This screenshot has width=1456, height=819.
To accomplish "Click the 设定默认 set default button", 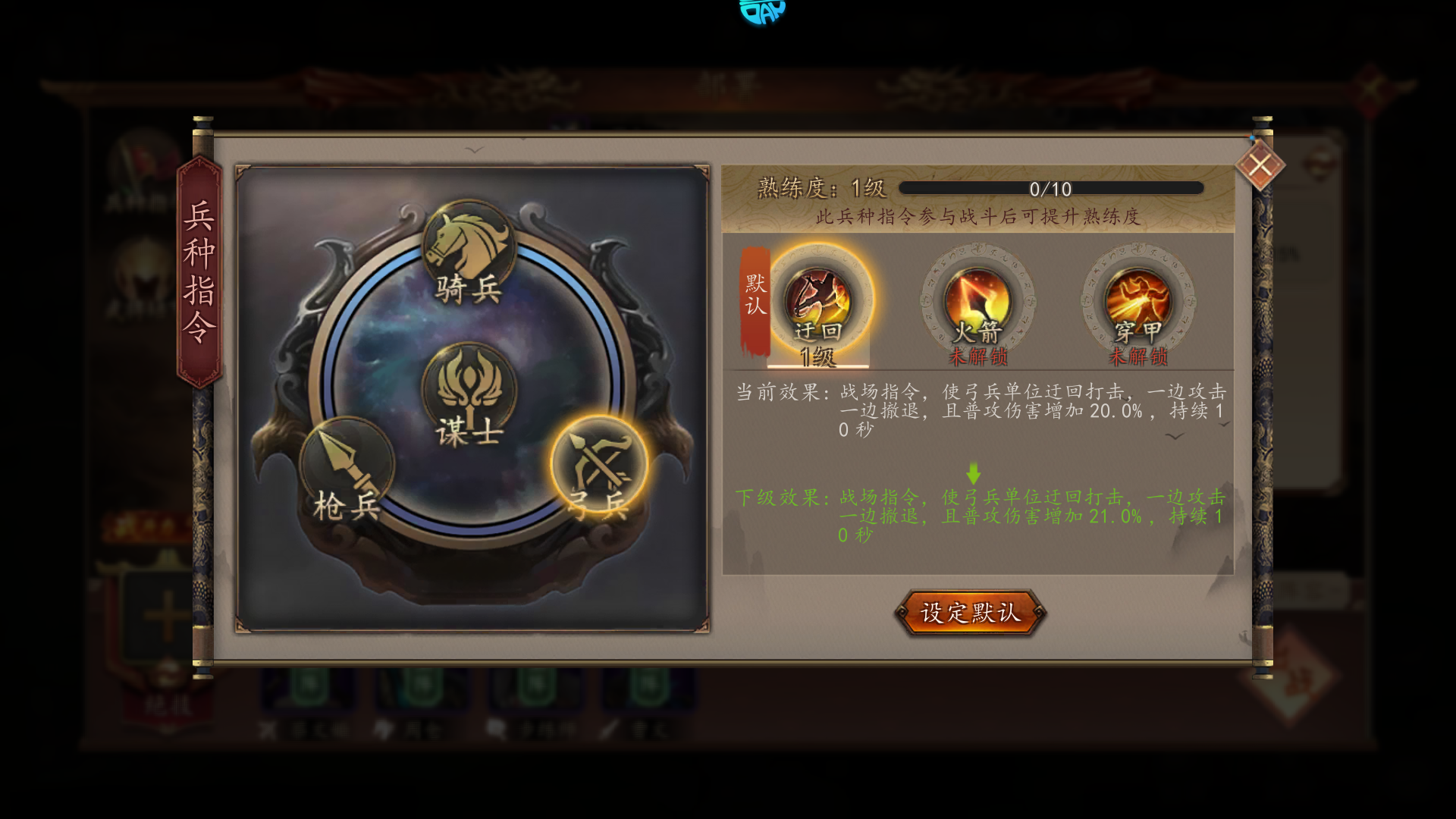I will click(x=970, y=613).
